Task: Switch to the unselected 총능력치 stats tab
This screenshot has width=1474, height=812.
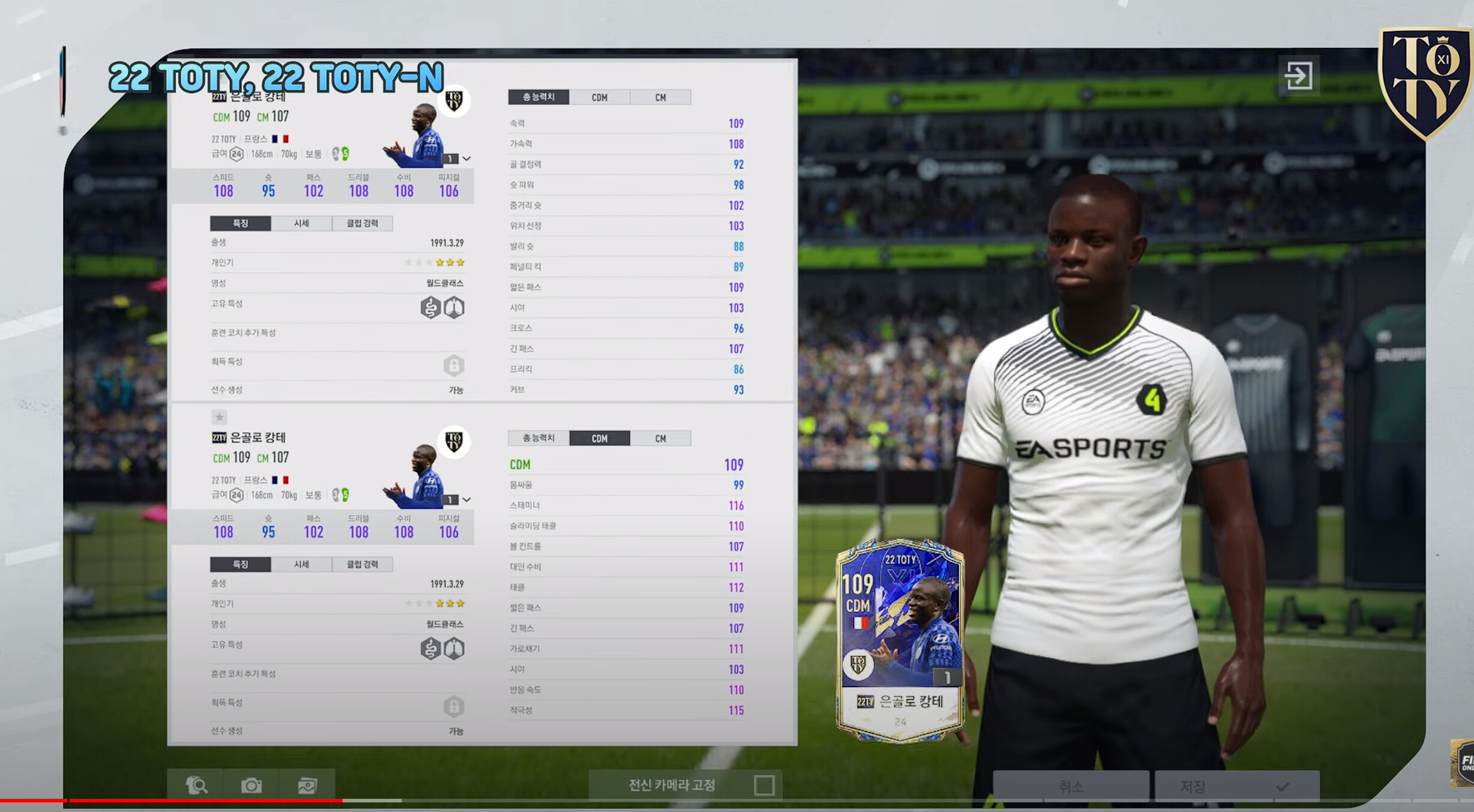Action: point(539,438)
